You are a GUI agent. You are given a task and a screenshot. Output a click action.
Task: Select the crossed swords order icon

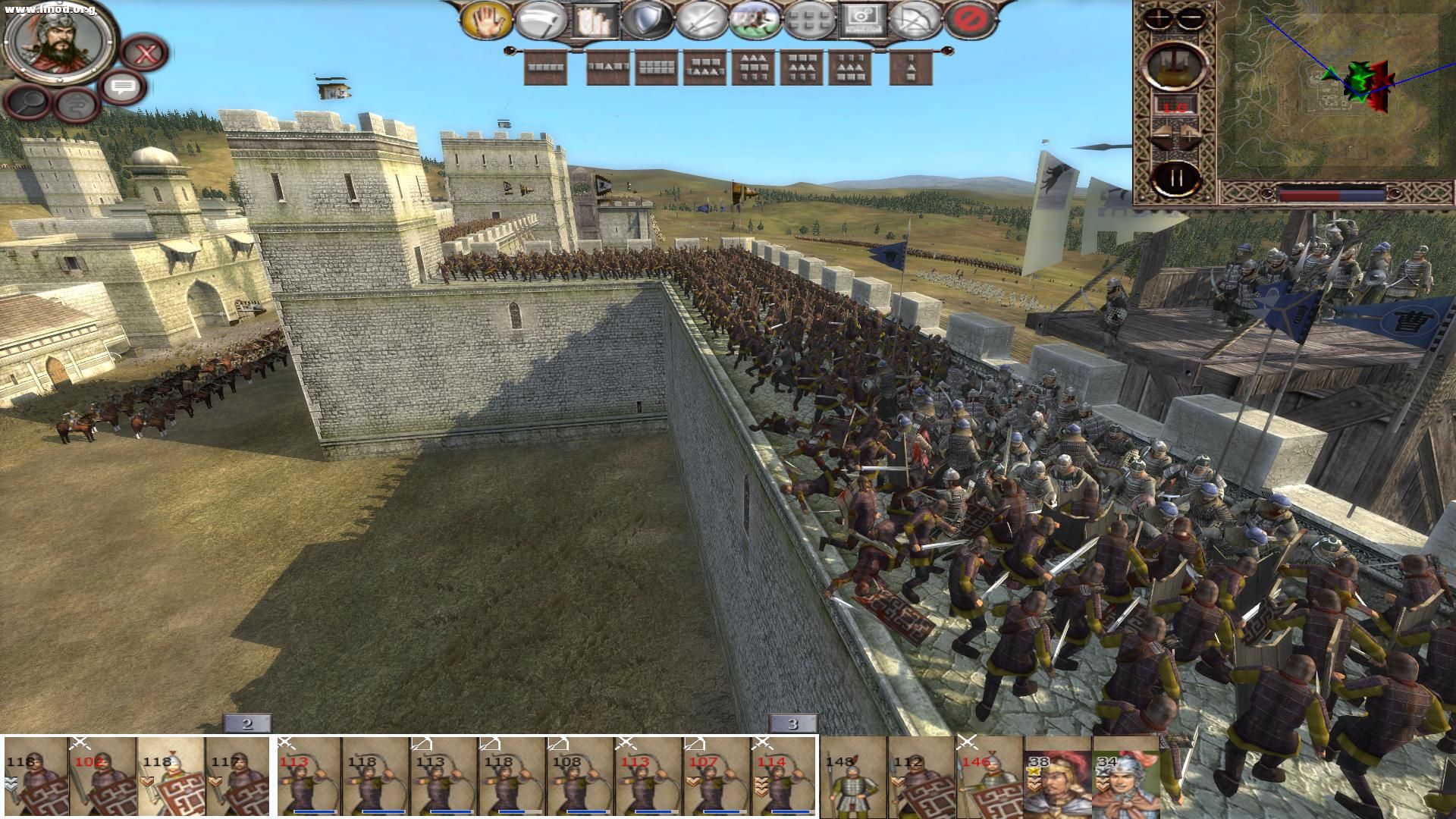[x=701, y=20]
